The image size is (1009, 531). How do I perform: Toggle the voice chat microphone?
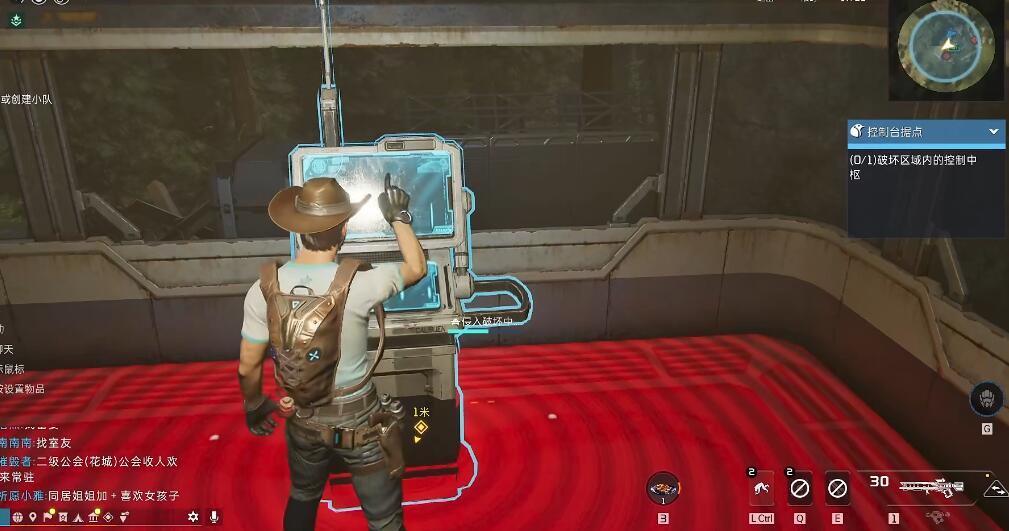[214, 517]
